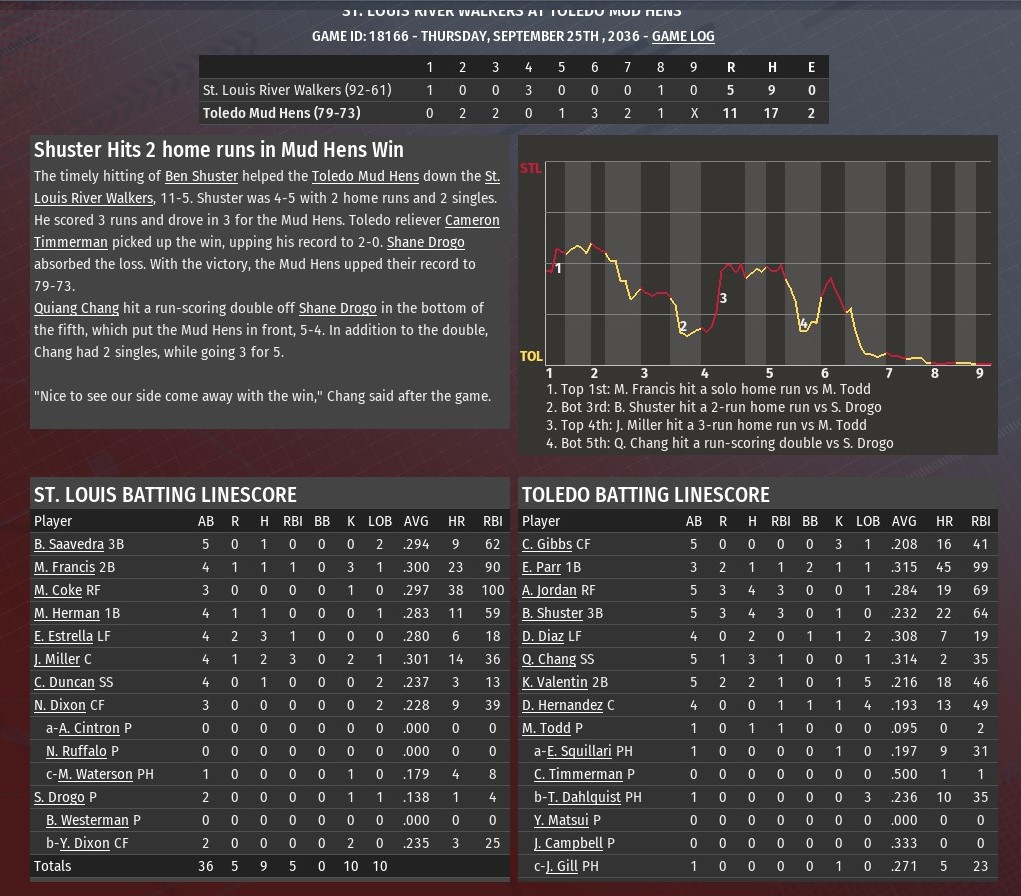
Task: Open M. Francis player profile
Action: (64, 568)
